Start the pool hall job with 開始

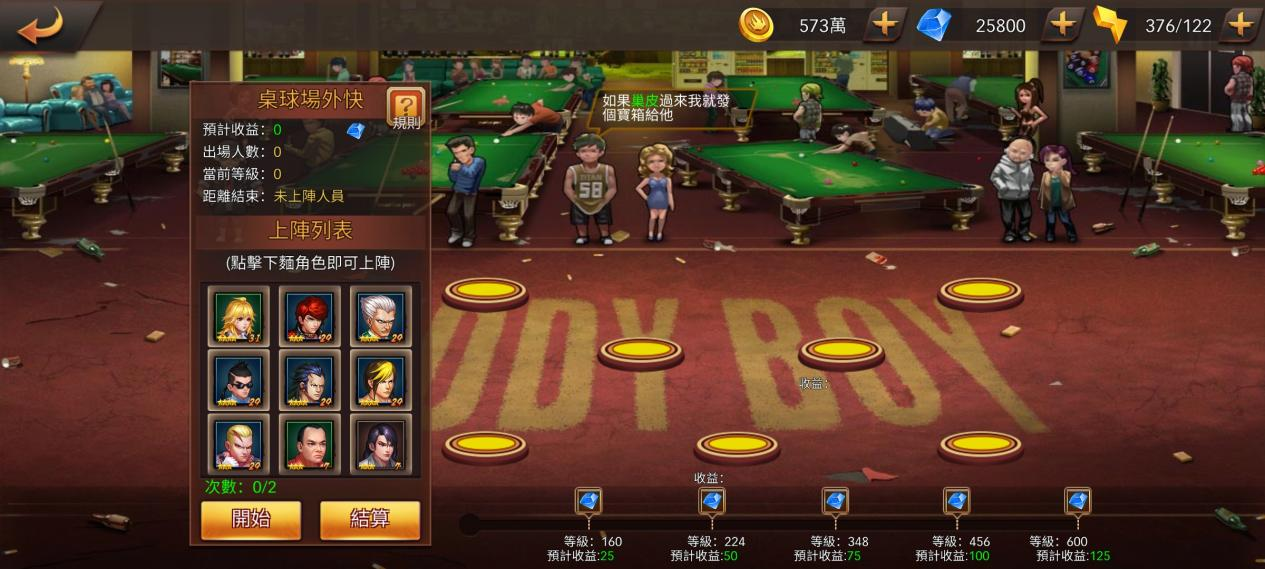[250, 519]
